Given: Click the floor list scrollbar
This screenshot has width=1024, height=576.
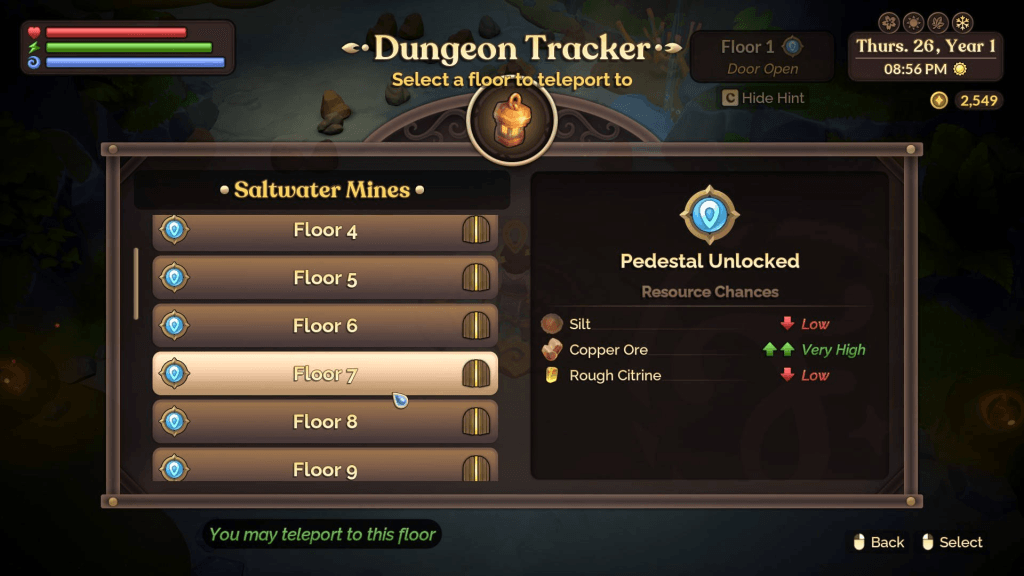Looking at the screenshot, I should pyautogui.click(x=136, y=283).
